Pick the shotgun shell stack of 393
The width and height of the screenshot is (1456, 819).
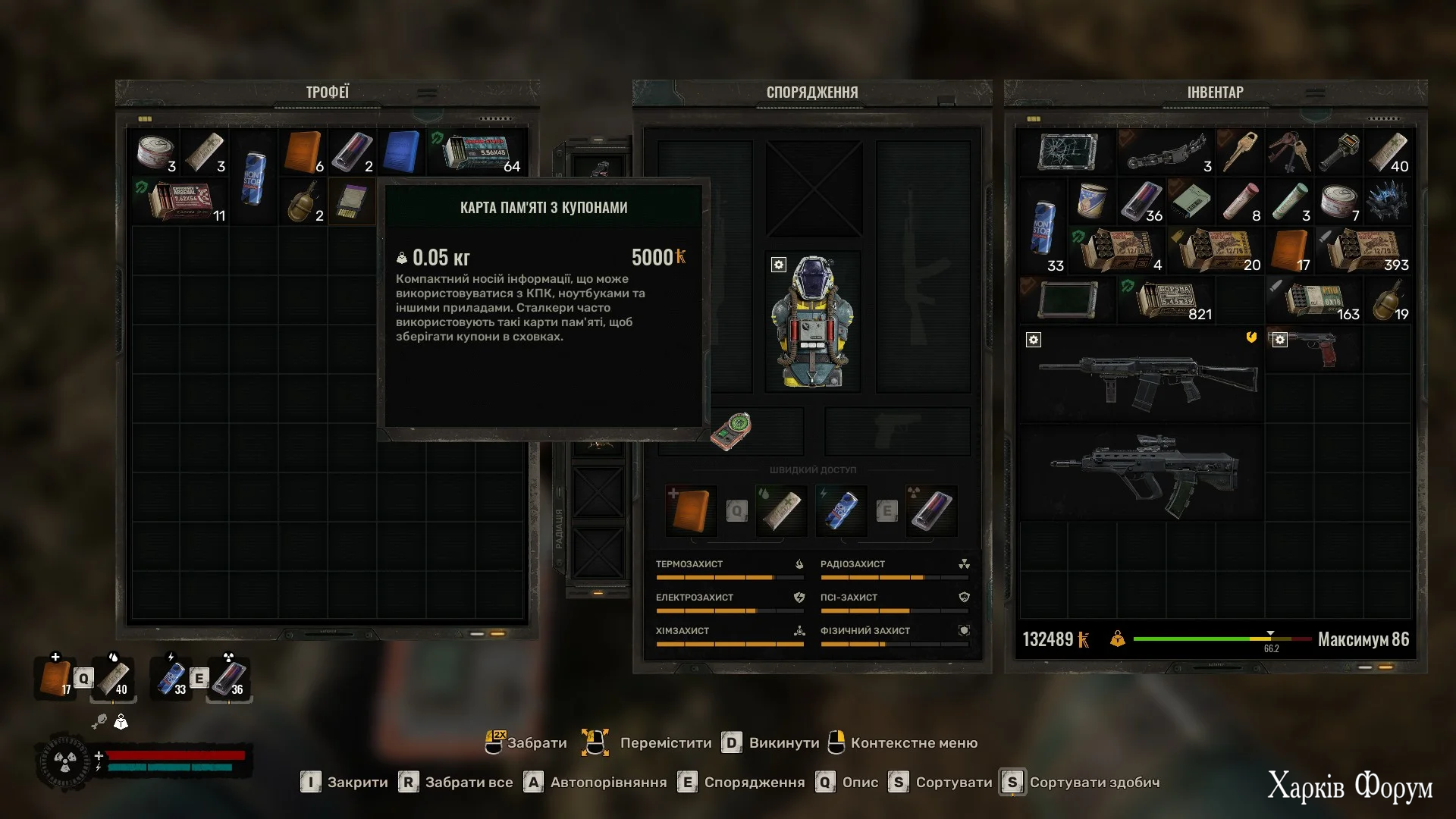coord(1365,251)
